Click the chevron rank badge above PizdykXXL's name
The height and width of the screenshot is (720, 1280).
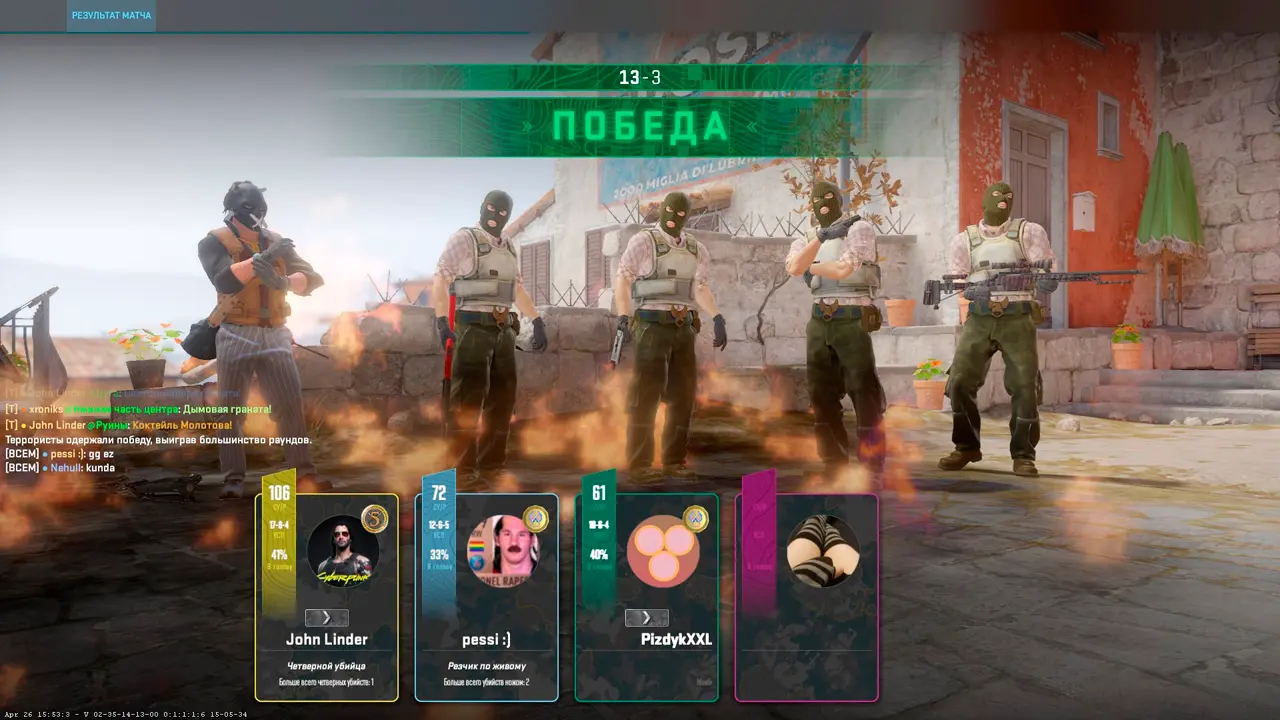(x=647, y=618)
